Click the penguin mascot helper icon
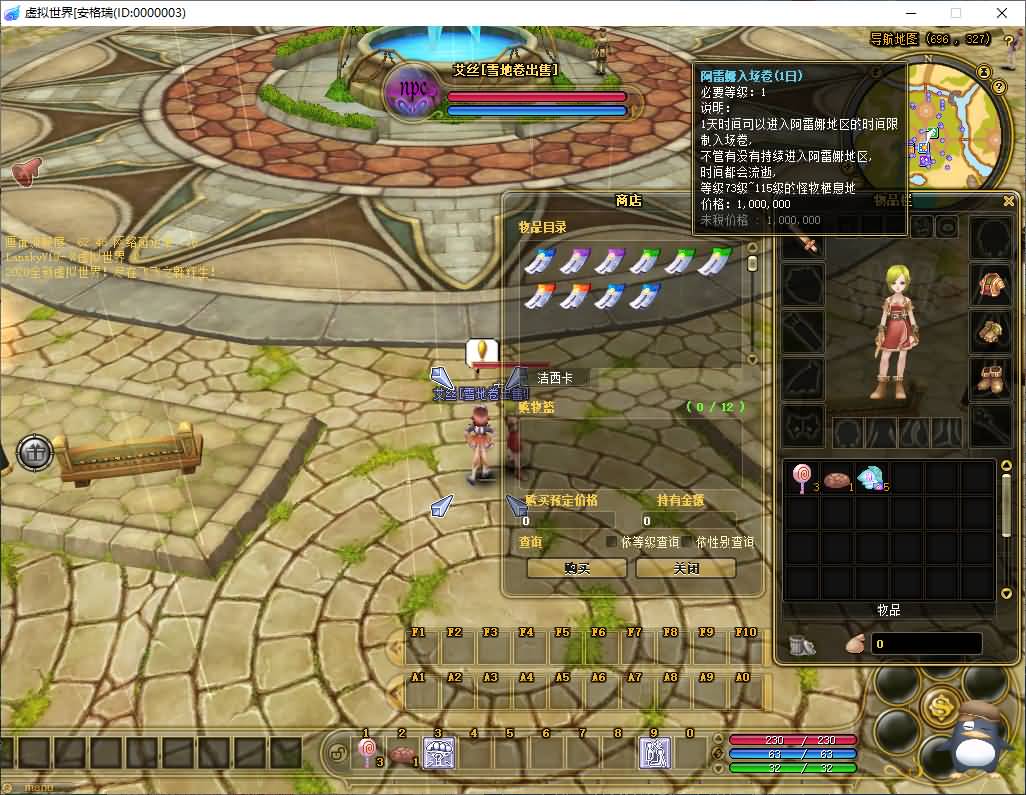Image resolution: width=1026 pixels, height=795 pixels. [x=967, y=740]
